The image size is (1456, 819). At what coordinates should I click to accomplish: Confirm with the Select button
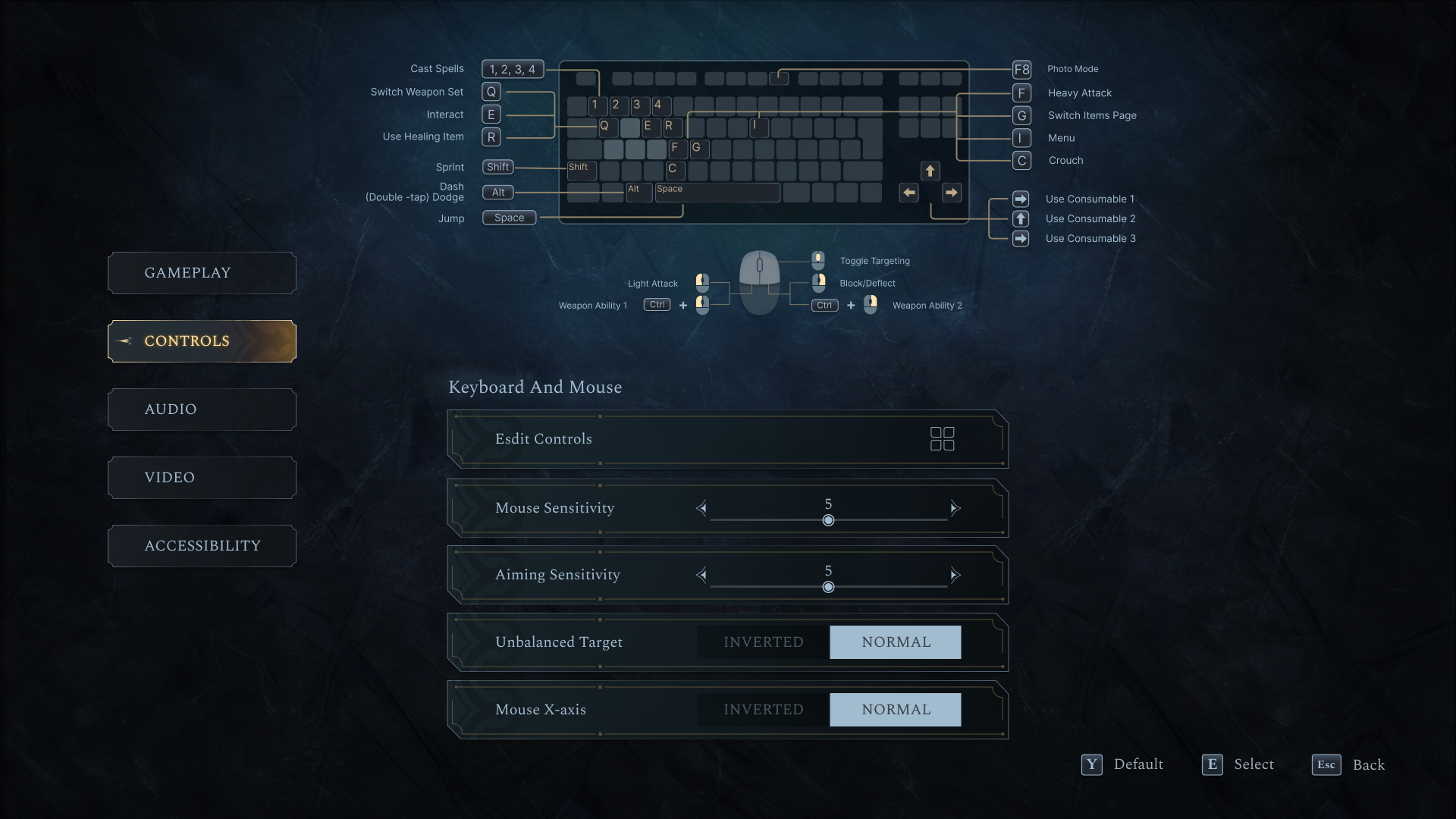1238,764
